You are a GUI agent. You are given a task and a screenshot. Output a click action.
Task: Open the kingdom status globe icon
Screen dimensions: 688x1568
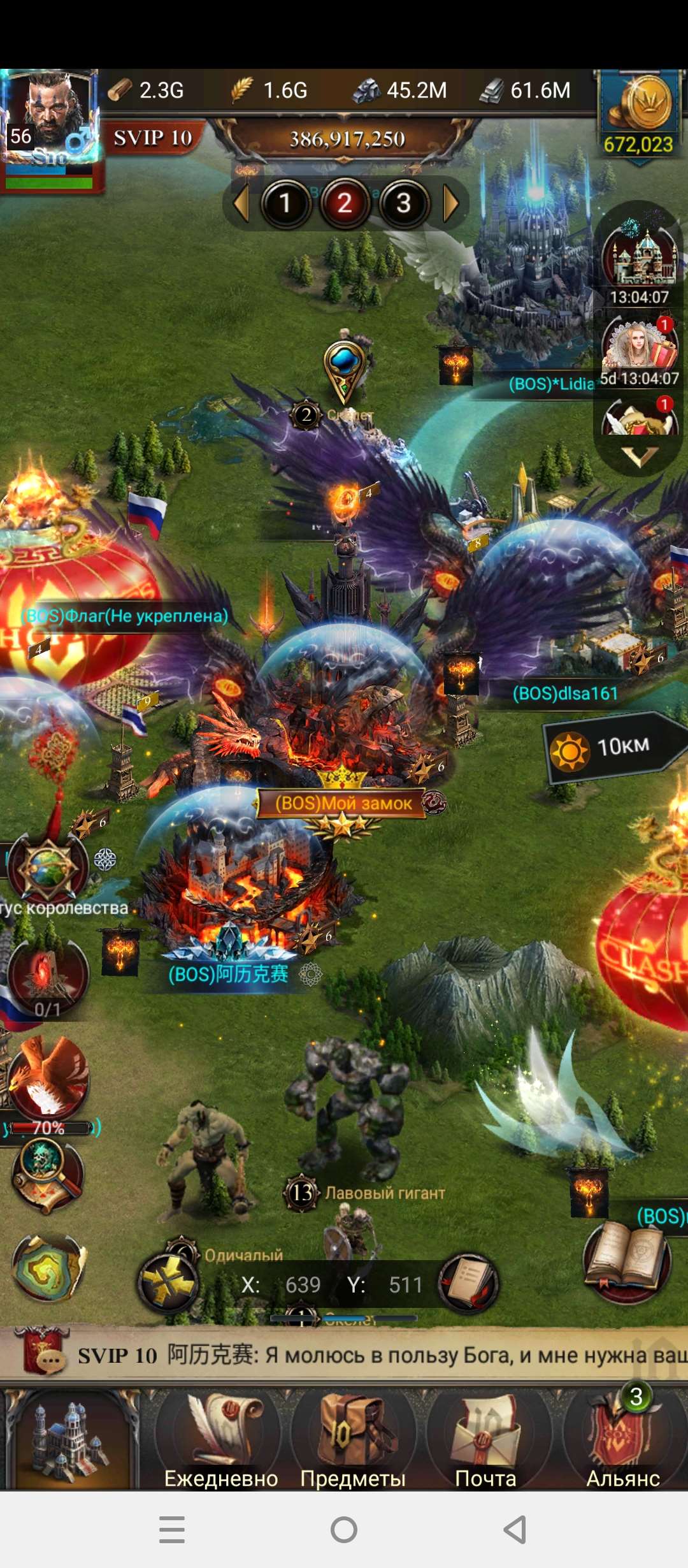tap(48, 868)
